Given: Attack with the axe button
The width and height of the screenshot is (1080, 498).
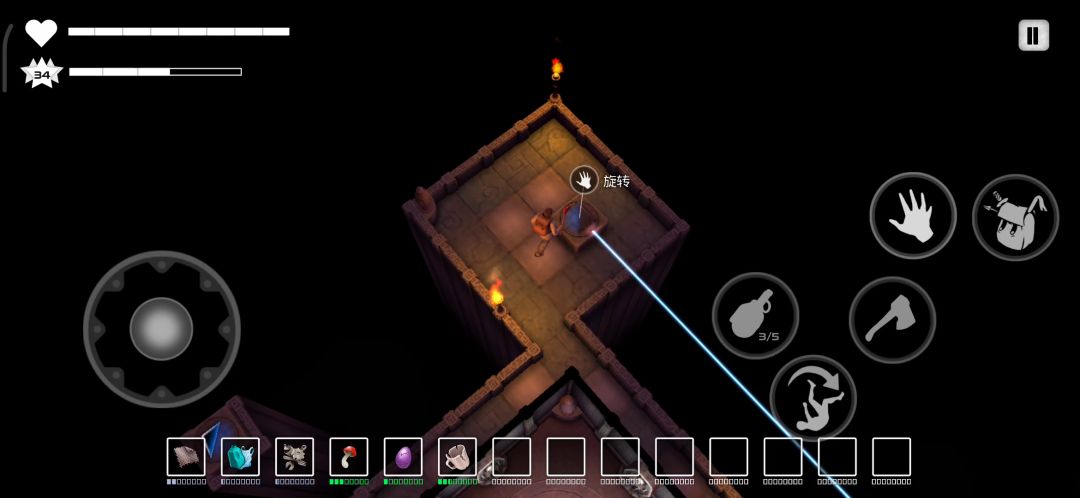Looking at the screenshot, I should coord(892,320).
